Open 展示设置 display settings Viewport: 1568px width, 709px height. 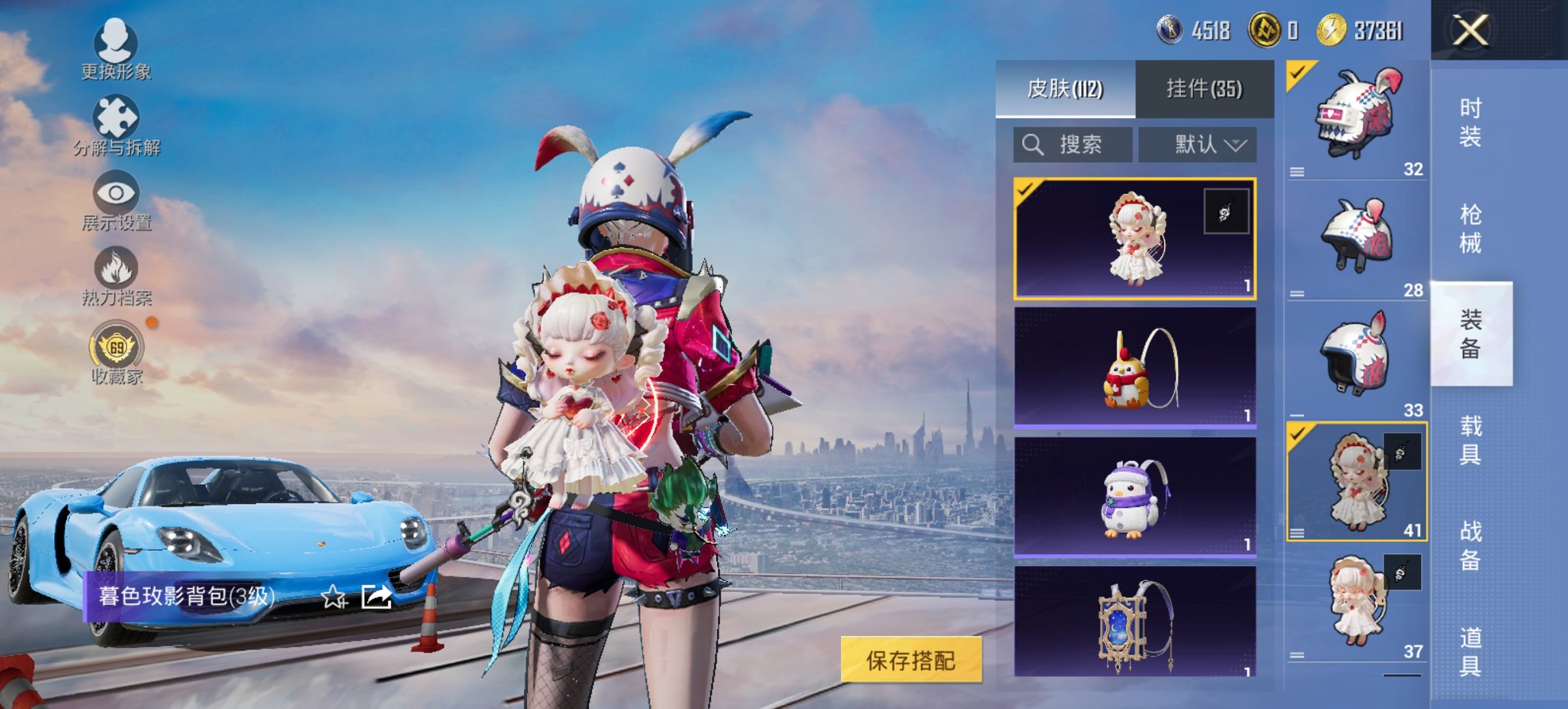116,198
